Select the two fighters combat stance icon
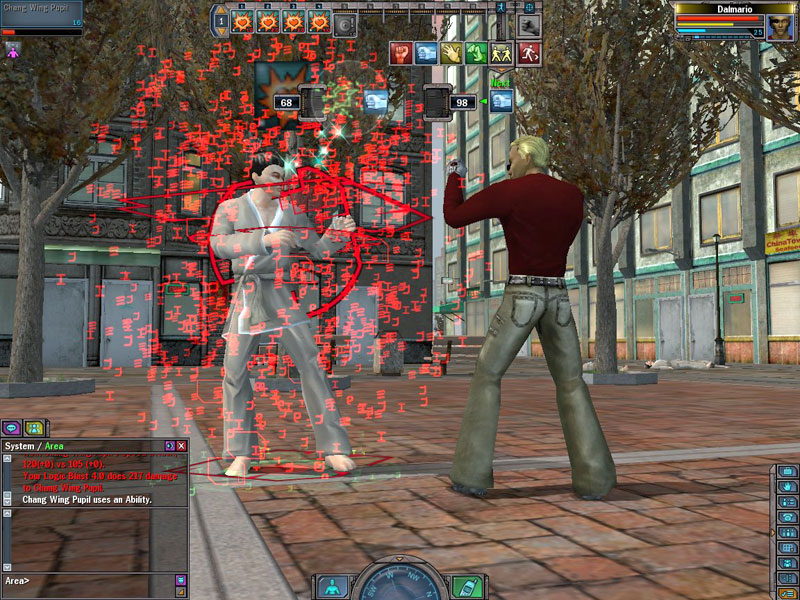Image resolution: width=800 pixels, height=600 pixels. click(504, 53)
